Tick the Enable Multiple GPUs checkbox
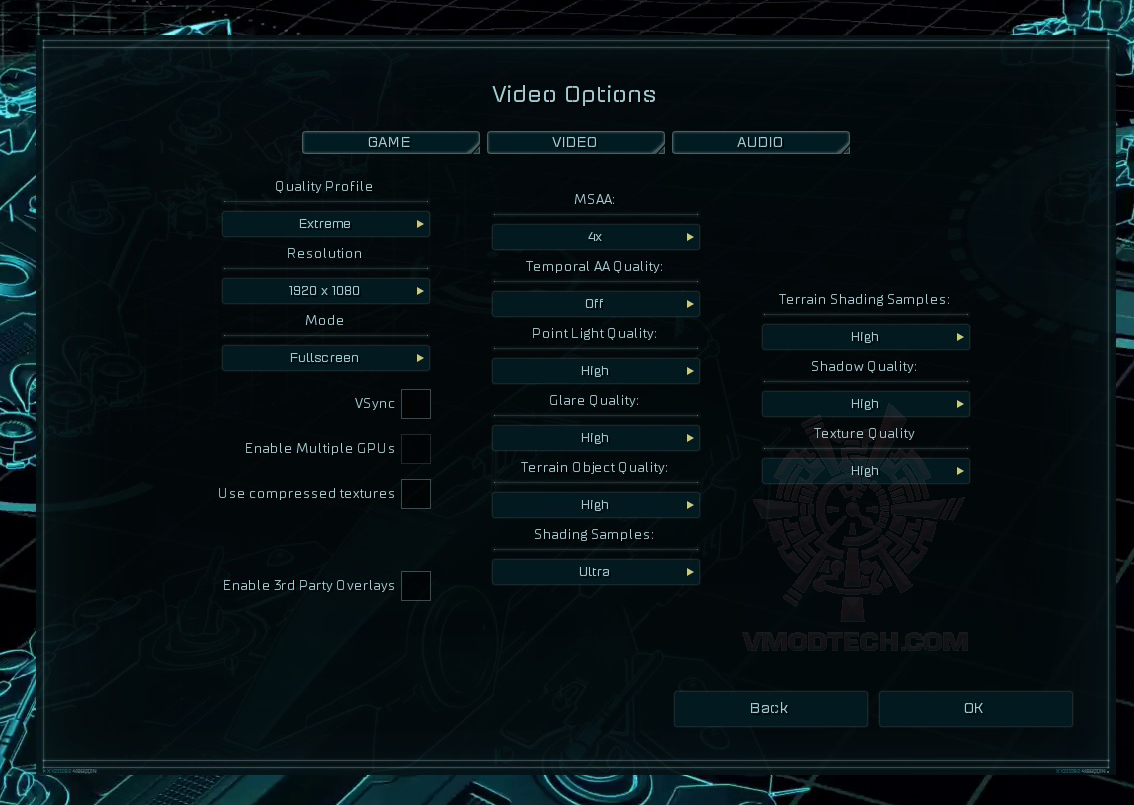This screenshot has width=1134, height=805. coord(416,449)
